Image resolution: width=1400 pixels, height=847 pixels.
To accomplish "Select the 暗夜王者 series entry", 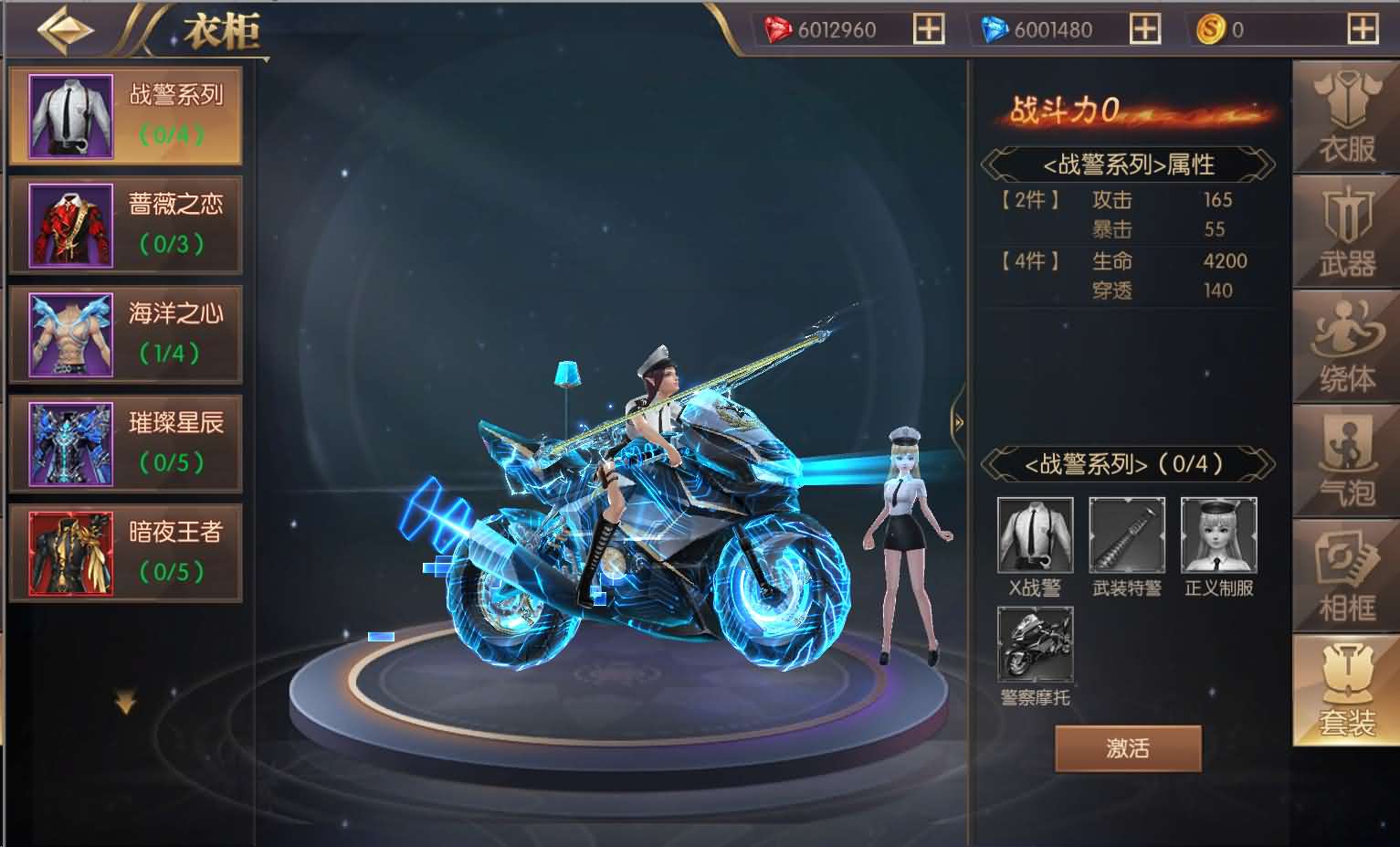I will coord(125,551).
